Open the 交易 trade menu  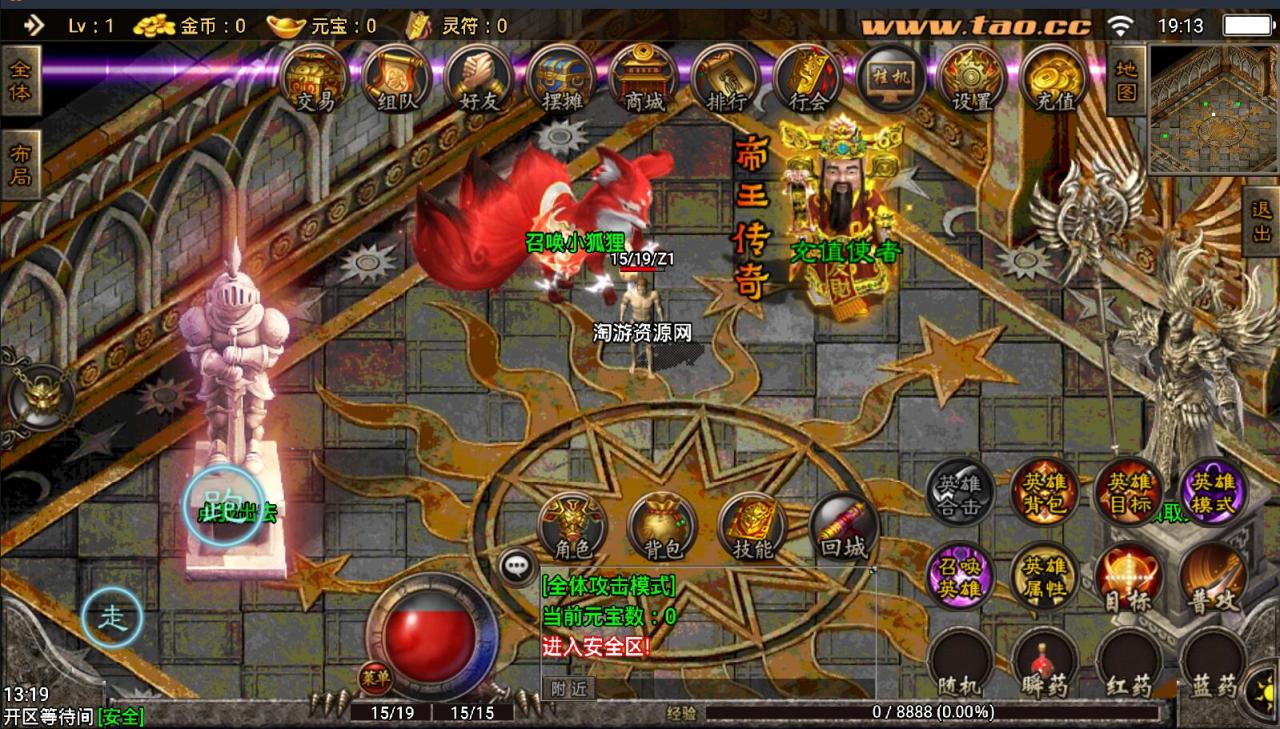[314, 78]
